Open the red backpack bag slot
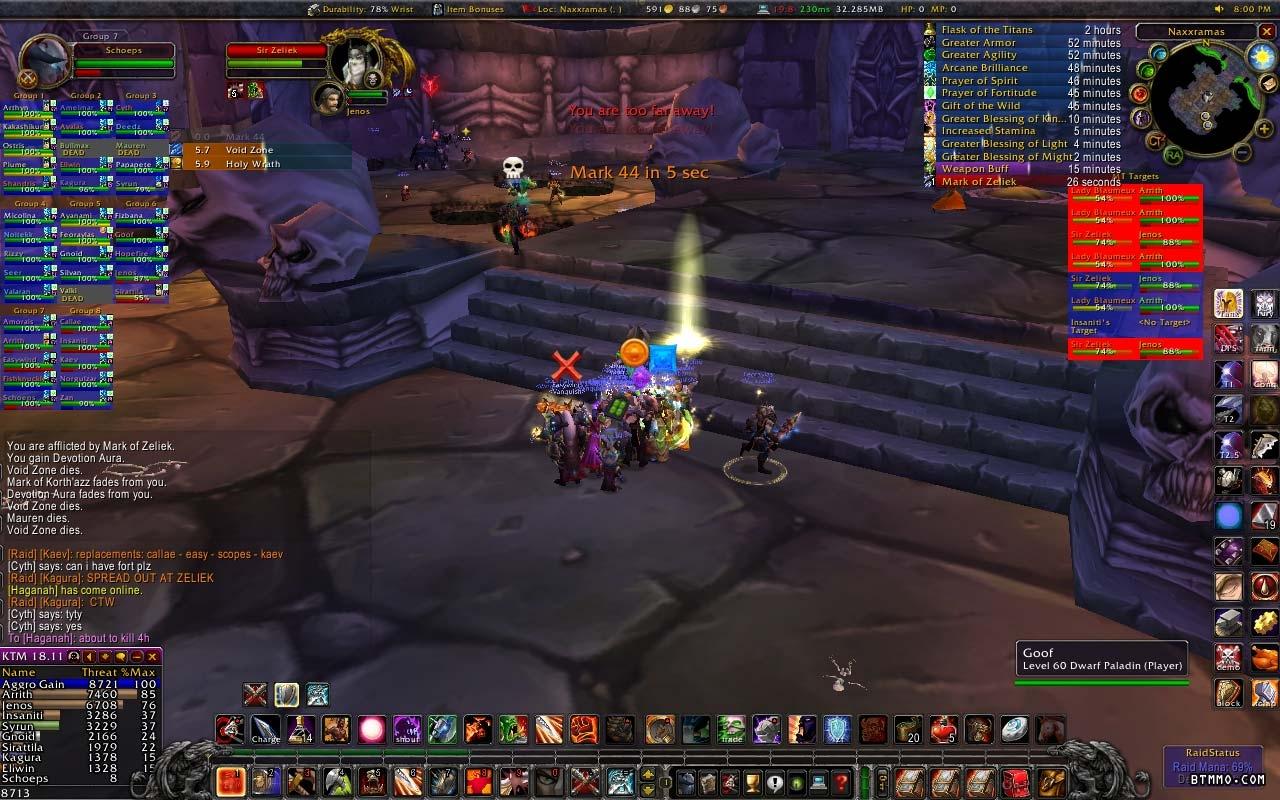This screenshot has height=800, width=1280. click(1016, 781)
